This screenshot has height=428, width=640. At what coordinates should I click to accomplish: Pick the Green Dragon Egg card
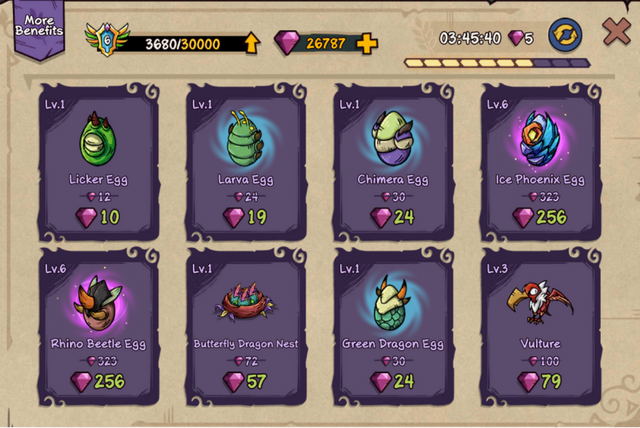click(x=393, y=327)
